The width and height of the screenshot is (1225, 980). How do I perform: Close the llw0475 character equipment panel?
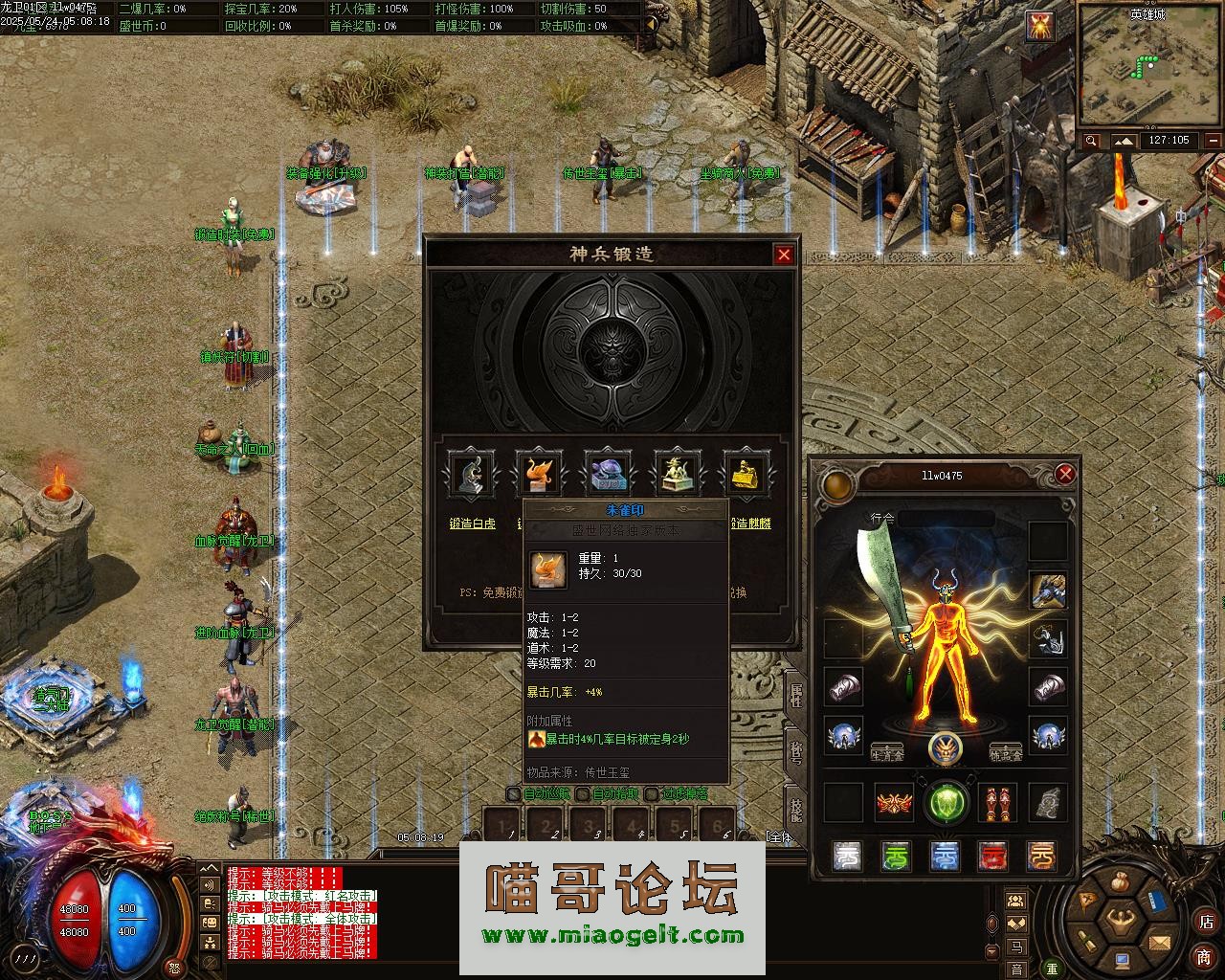[x=1065, y=474]
